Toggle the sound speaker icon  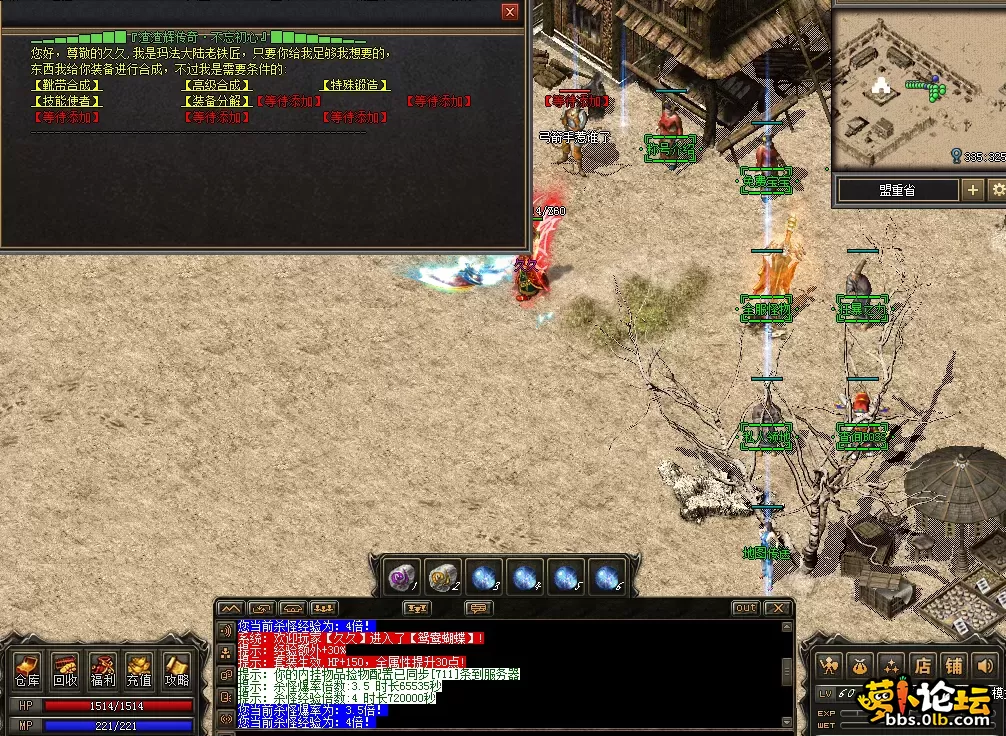(x=985, y=665)
